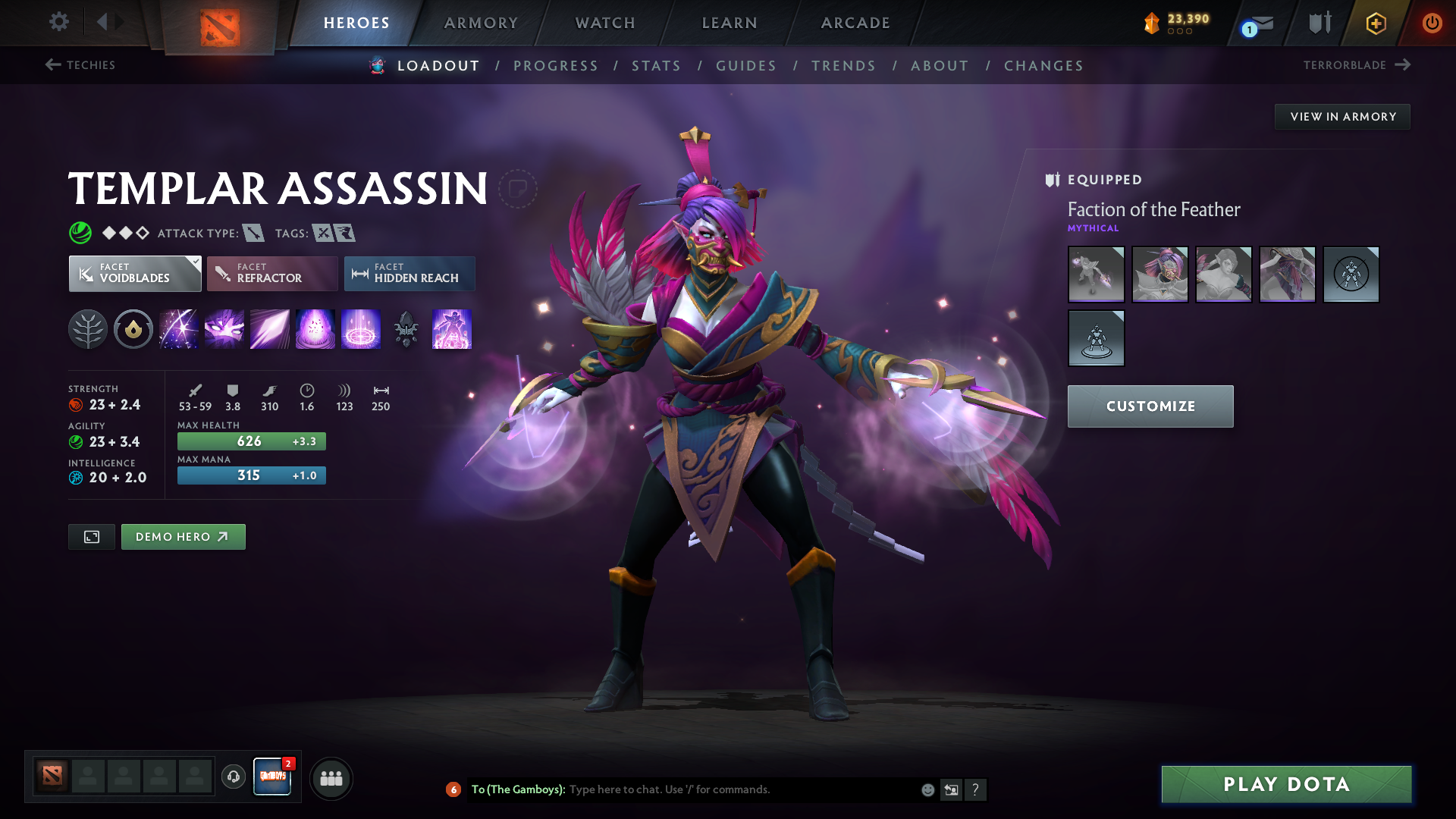This screenshot has width=1456, height=819.
Task: Open the Trends section
Action: click(843, 66)
